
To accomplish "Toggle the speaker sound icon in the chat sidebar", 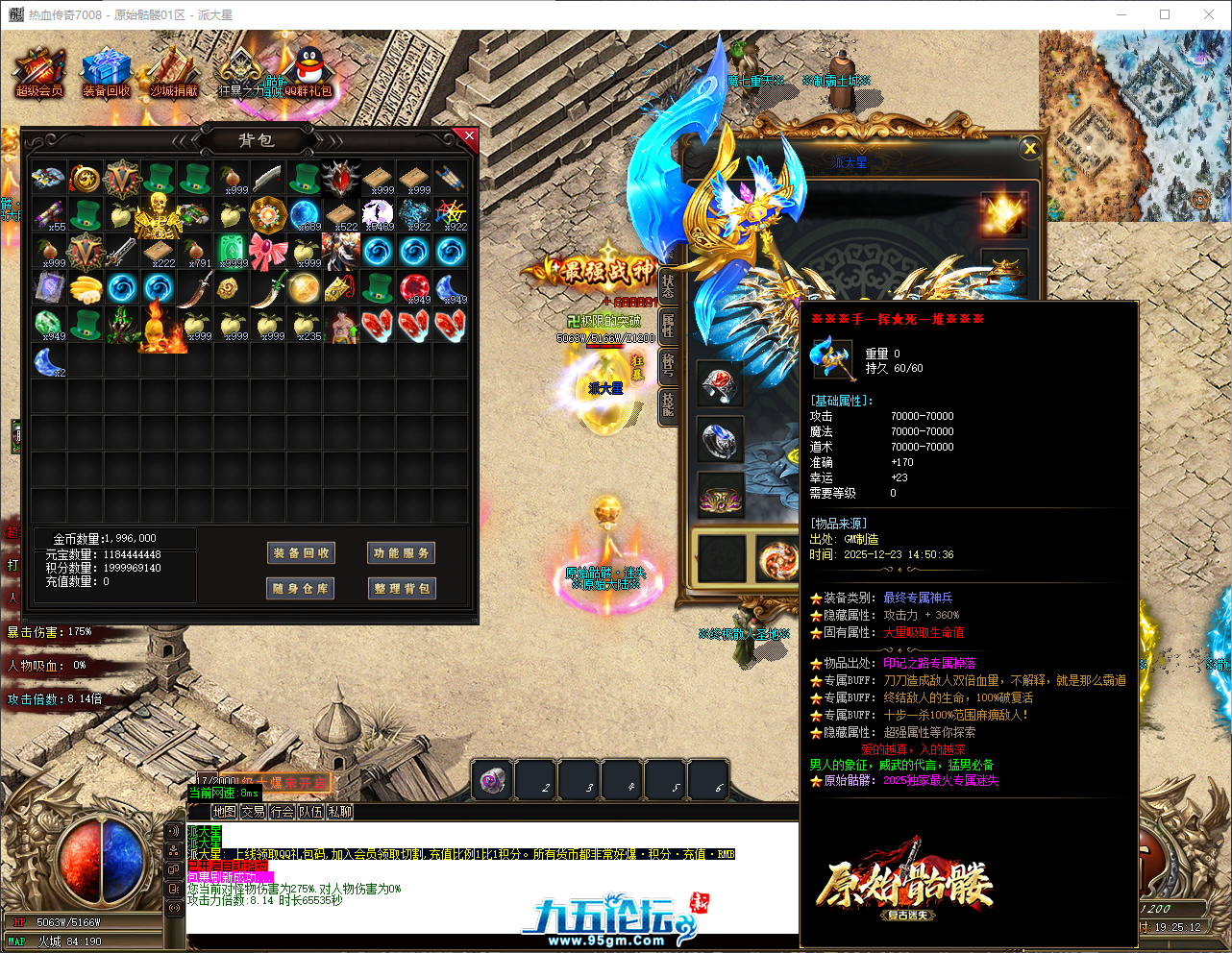I will coord(174,830).
